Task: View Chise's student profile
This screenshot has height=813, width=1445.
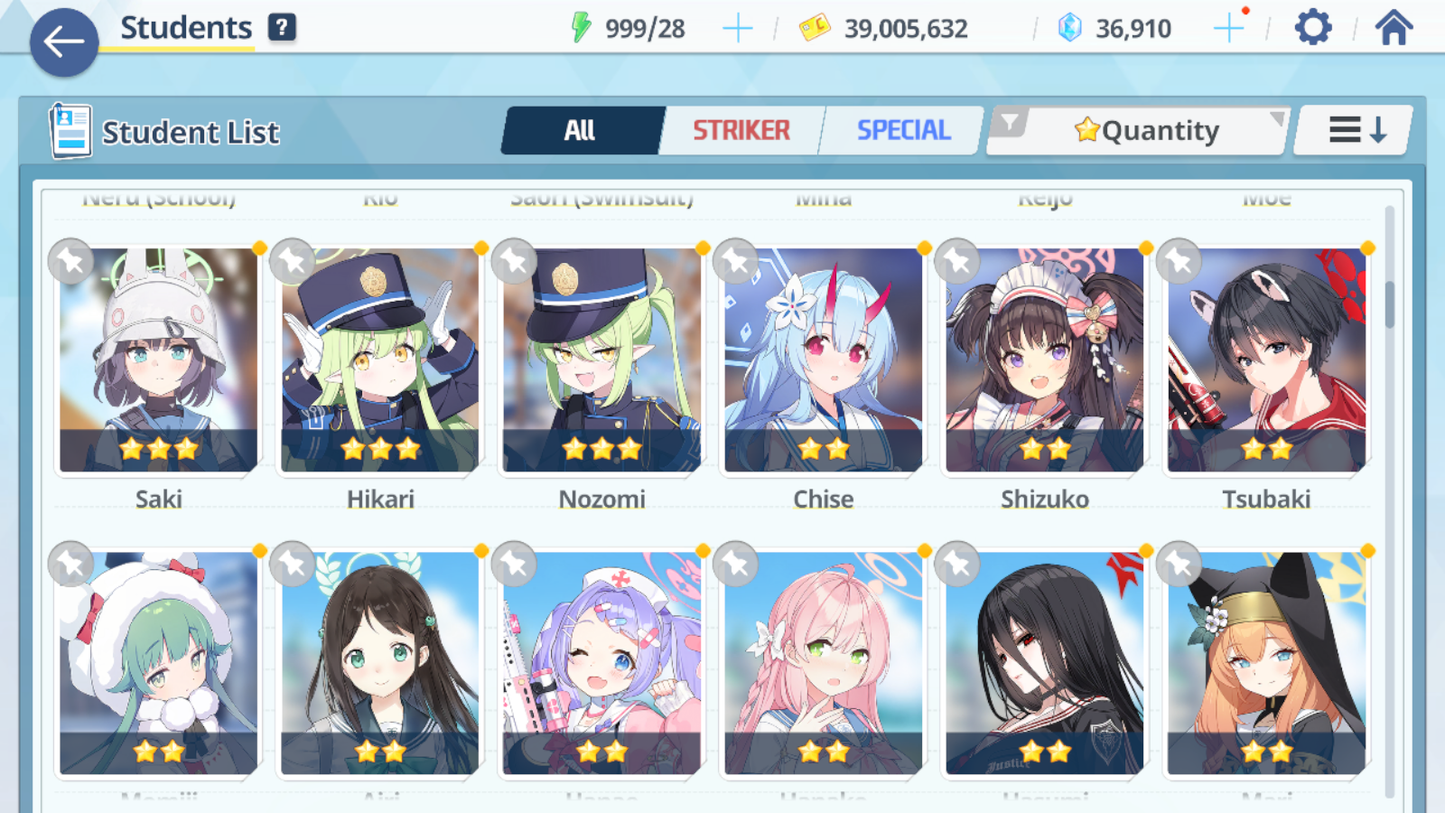Action: click(x=823, y=360)
